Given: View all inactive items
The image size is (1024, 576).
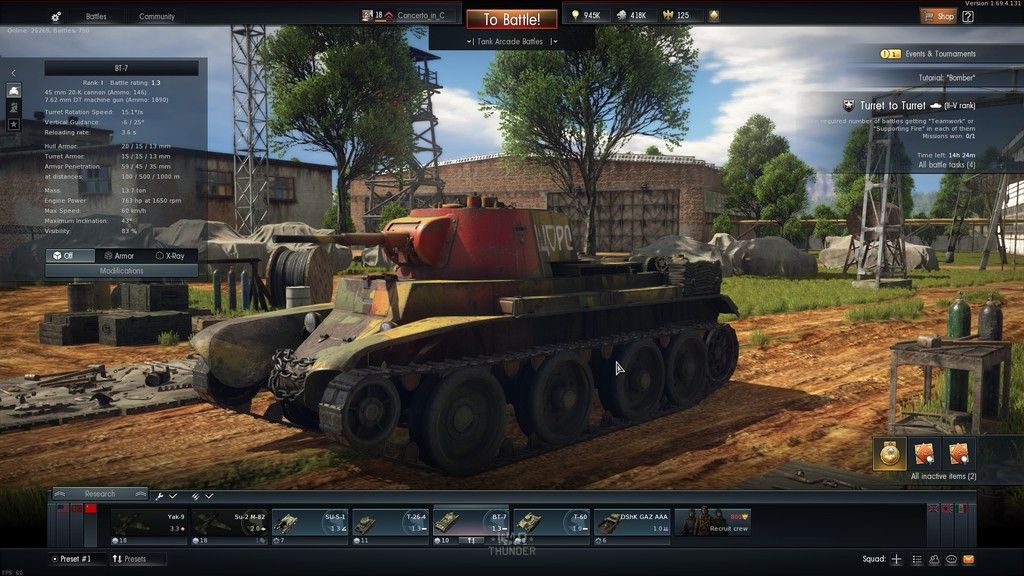Looking at the screenshot, I should pos(943,476).
